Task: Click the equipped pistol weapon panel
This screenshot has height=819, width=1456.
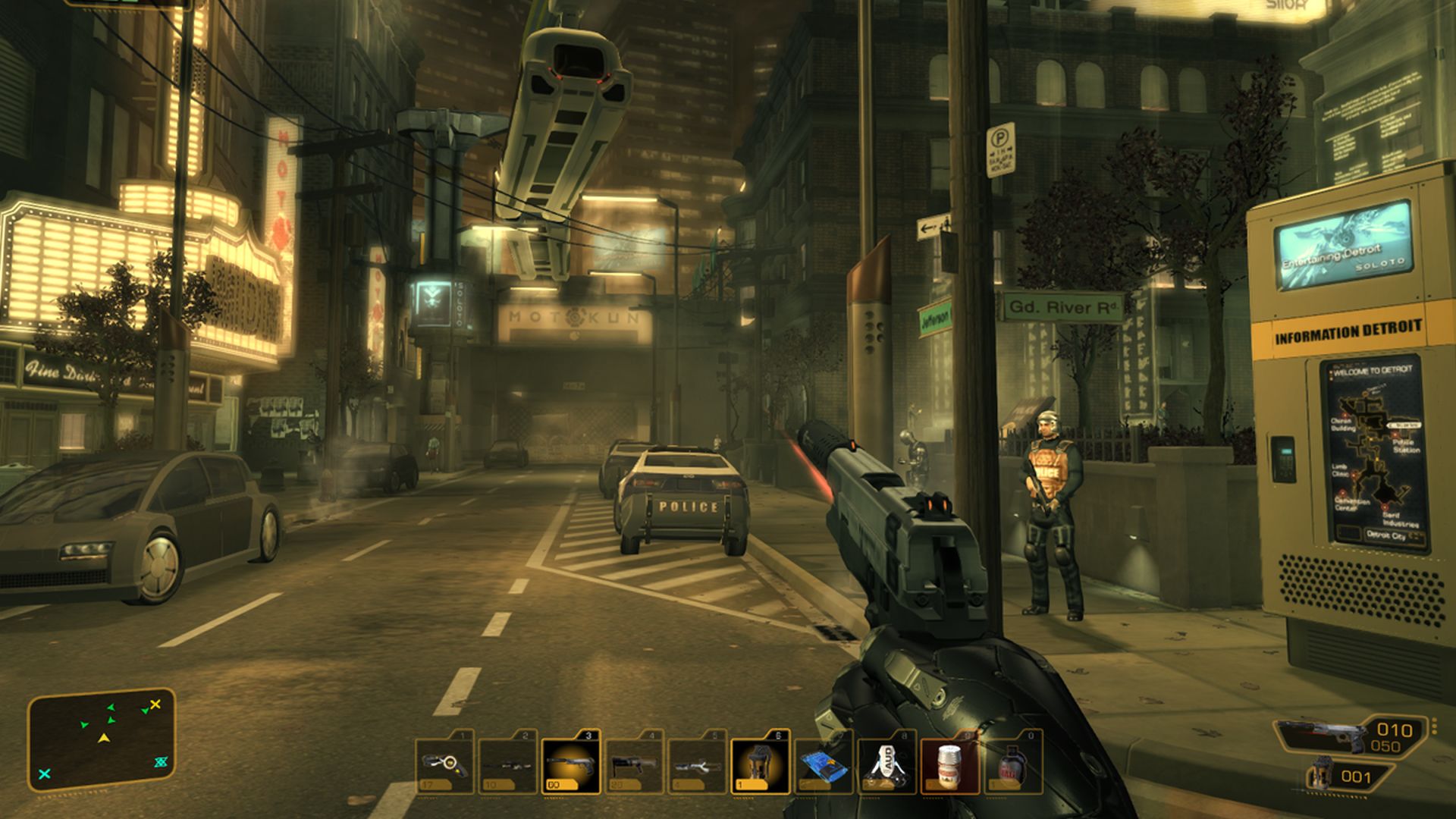Action: [1350, 737]
